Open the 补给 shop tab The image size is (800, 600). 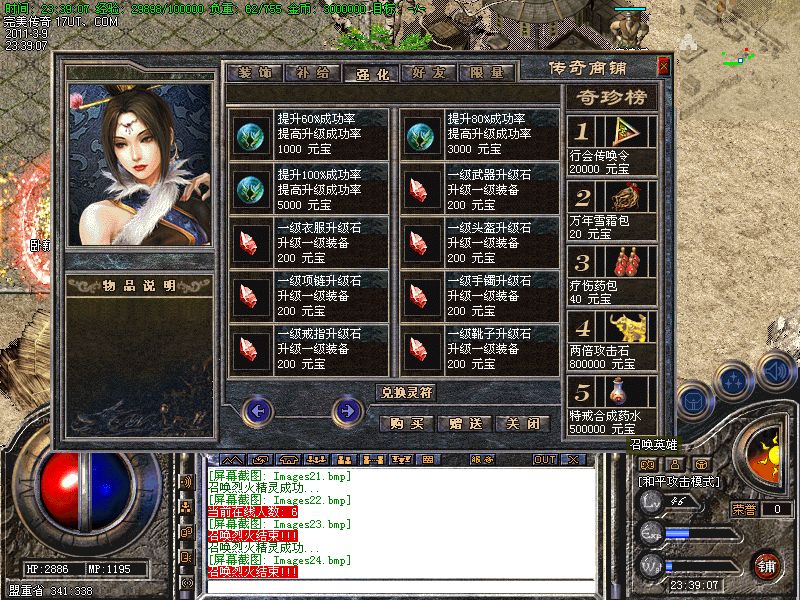pyautogui.click(x=312, y=73)
